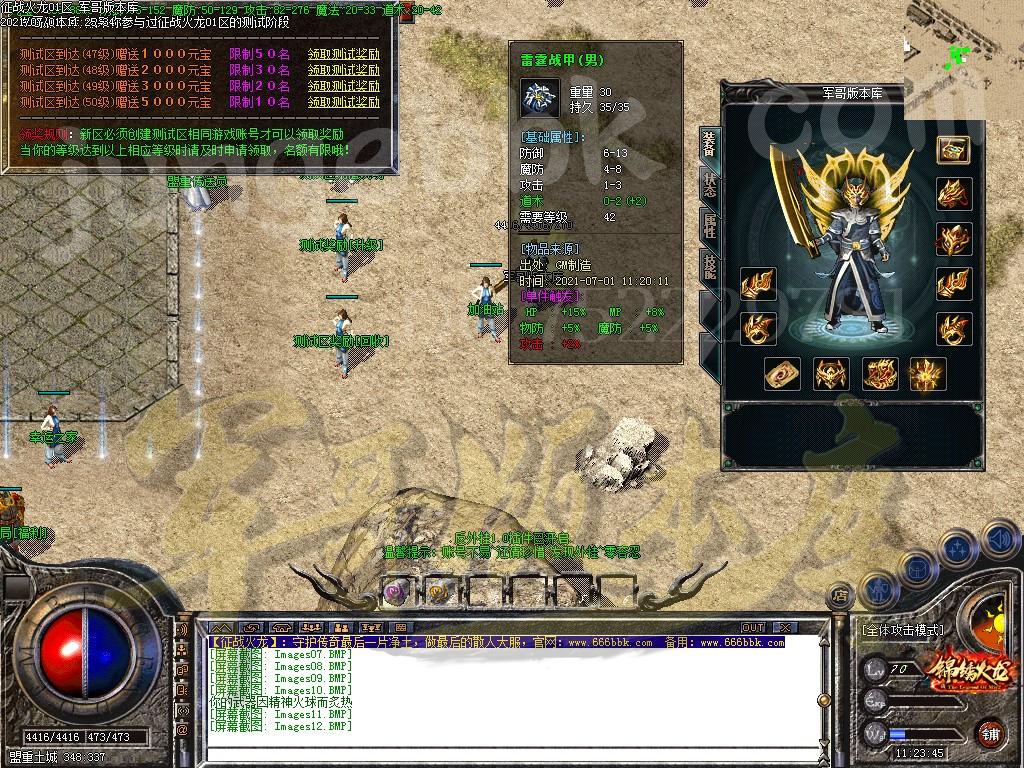Switch to the 装备 equipment tab
Viewport: 1024px width, 768px height.
[709, 147]
